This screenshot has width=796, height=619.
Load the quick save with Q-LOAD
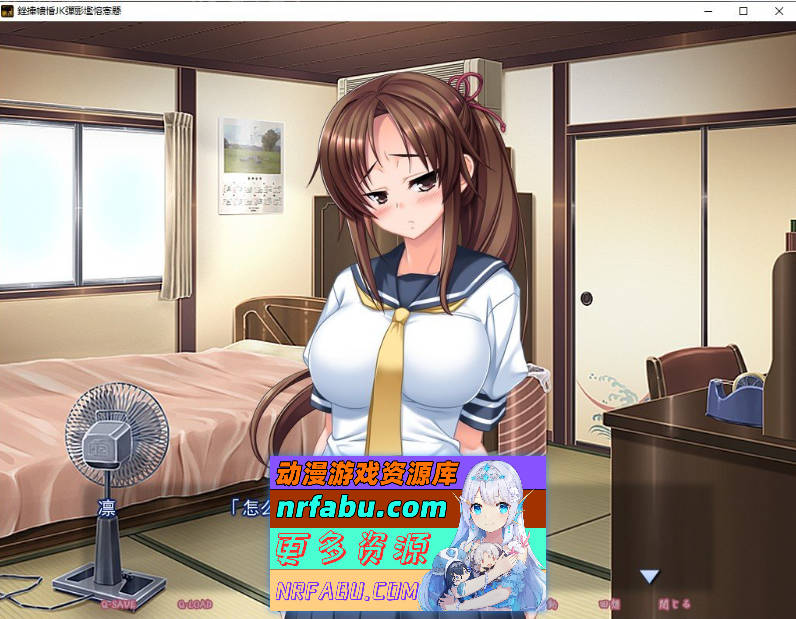196,604
